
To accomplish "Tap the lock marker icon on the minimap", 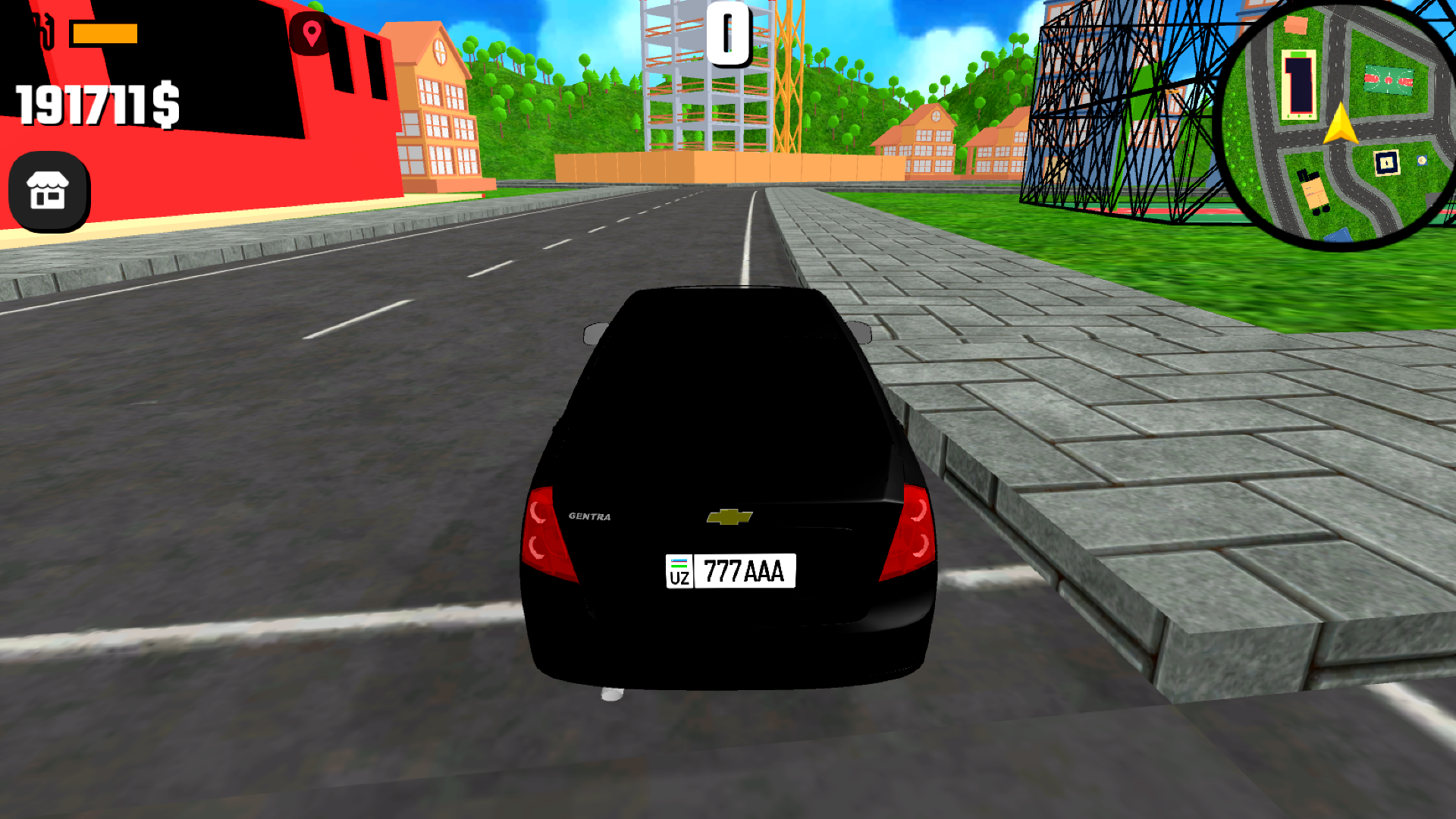I will [1387, 162].
